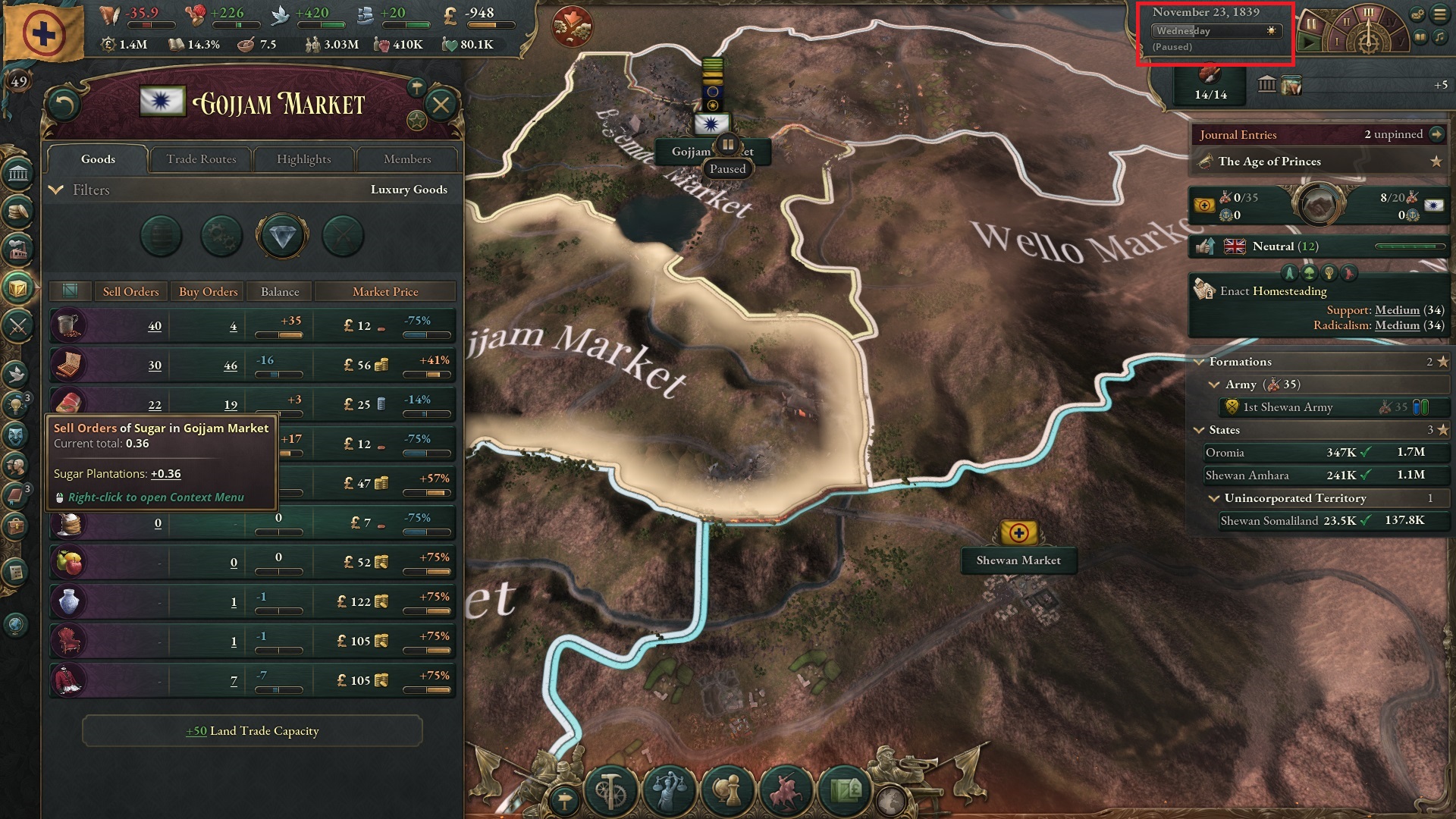
Task: Open the Members tab
Action: tap(407, 159)
